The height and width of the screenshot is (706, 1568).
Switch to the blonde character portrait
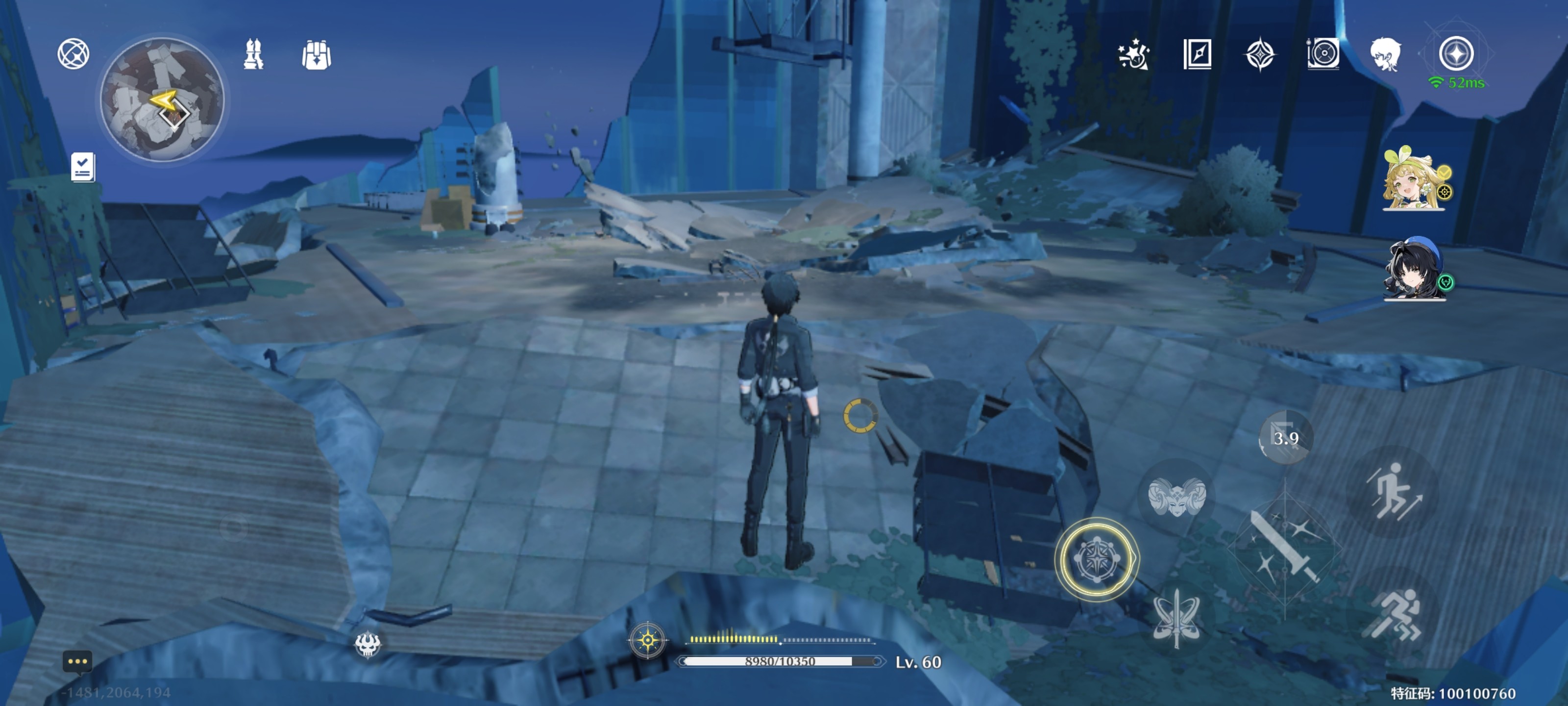pos(1414,180)
